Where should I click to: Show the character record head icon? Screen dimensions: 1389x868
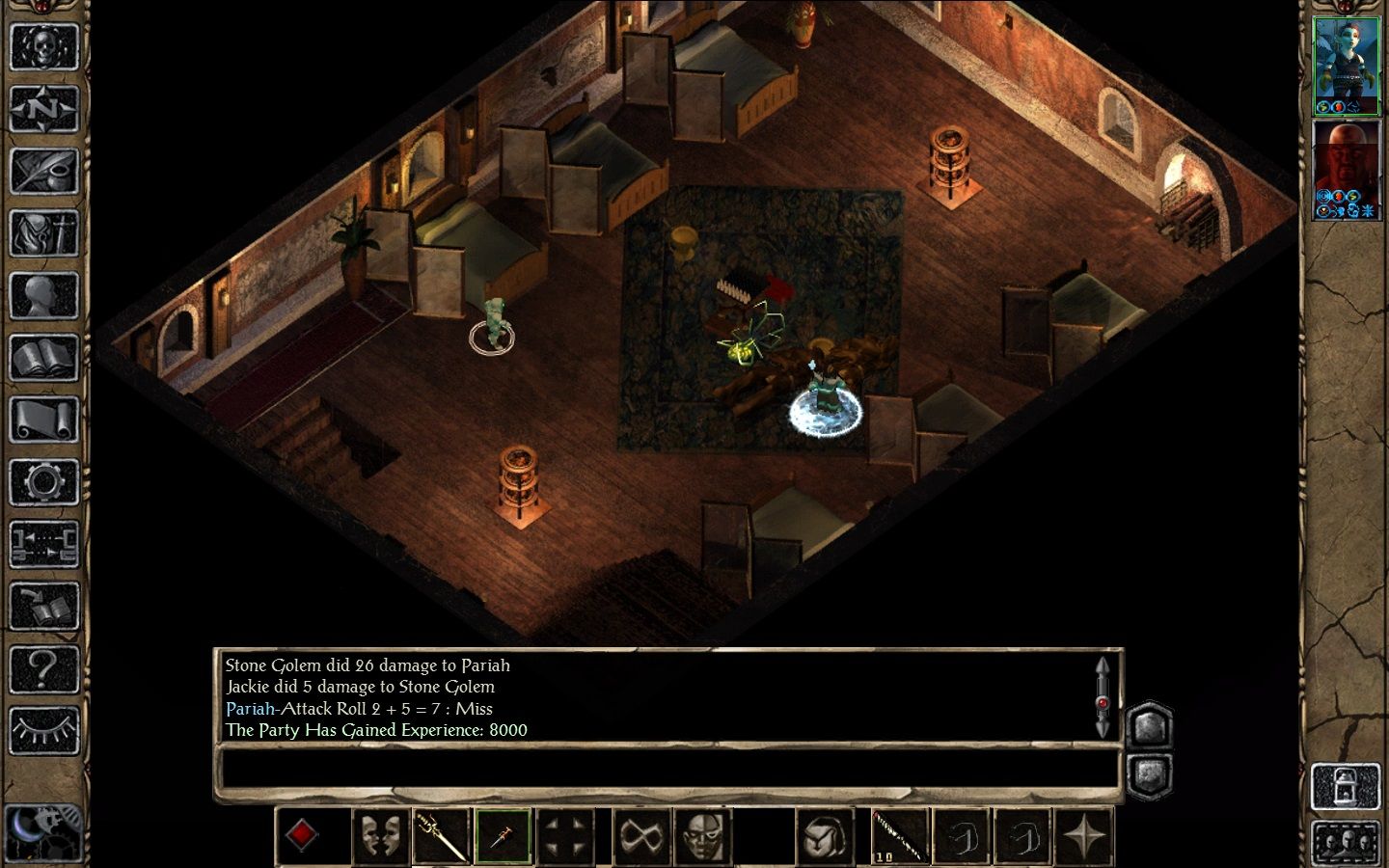43,296
